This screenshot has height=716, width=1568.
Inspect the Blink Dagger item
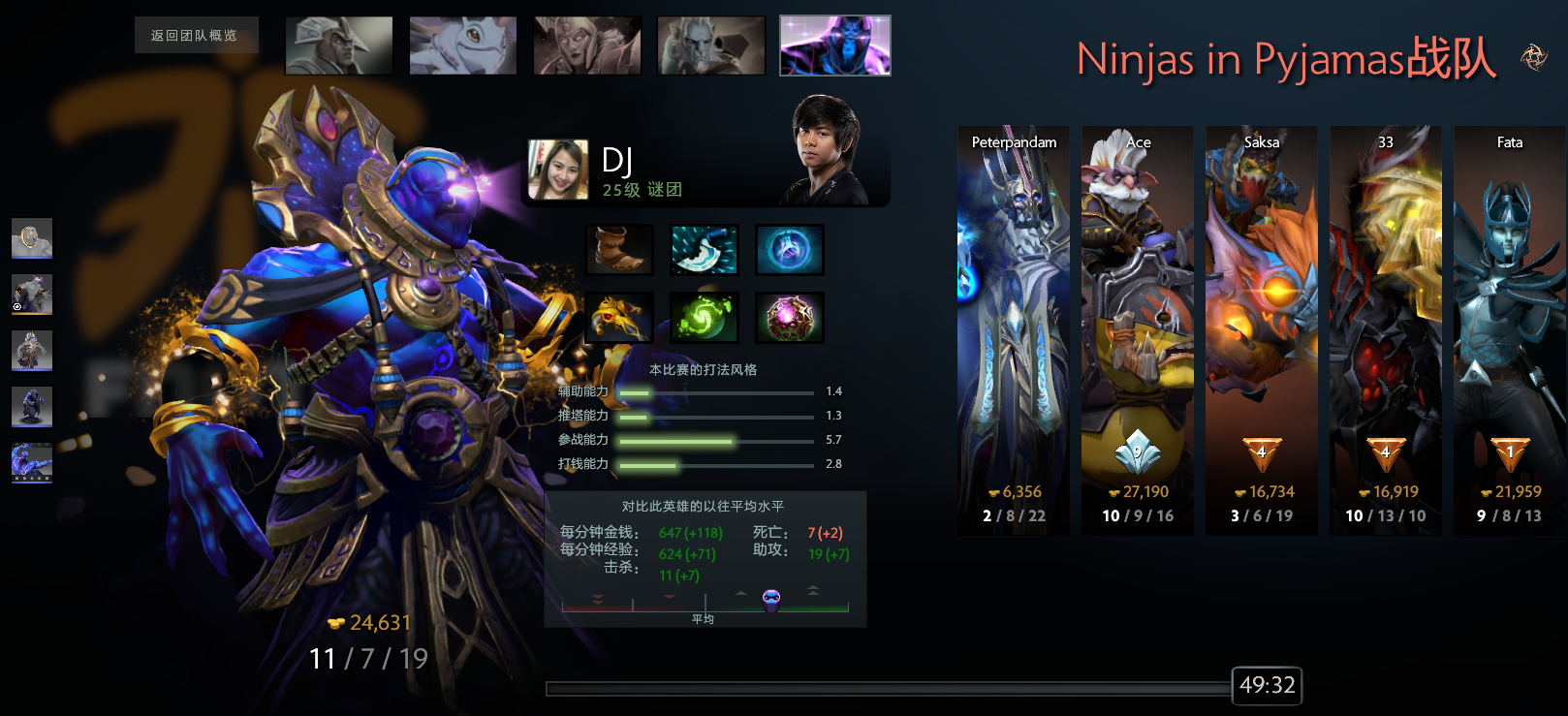coord(705,250)
